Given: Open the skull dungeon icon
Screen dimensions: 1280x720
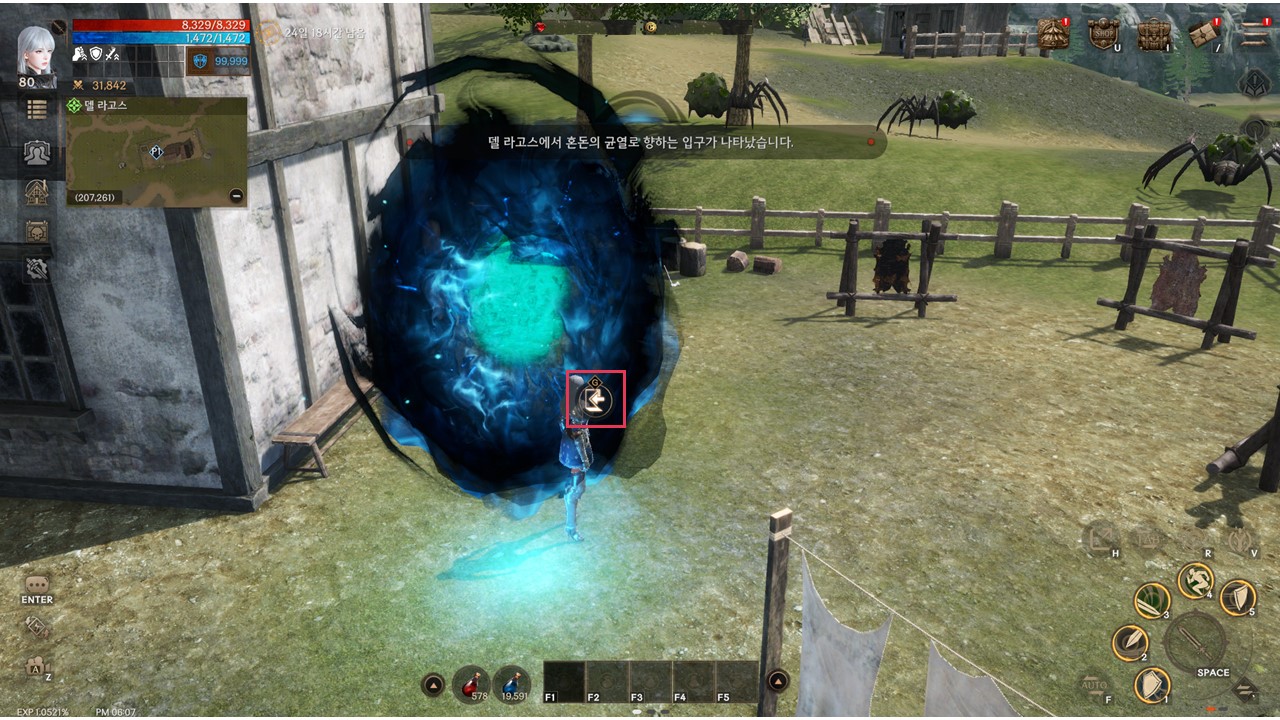Looking at the screenshot, I should coord(37,231).
